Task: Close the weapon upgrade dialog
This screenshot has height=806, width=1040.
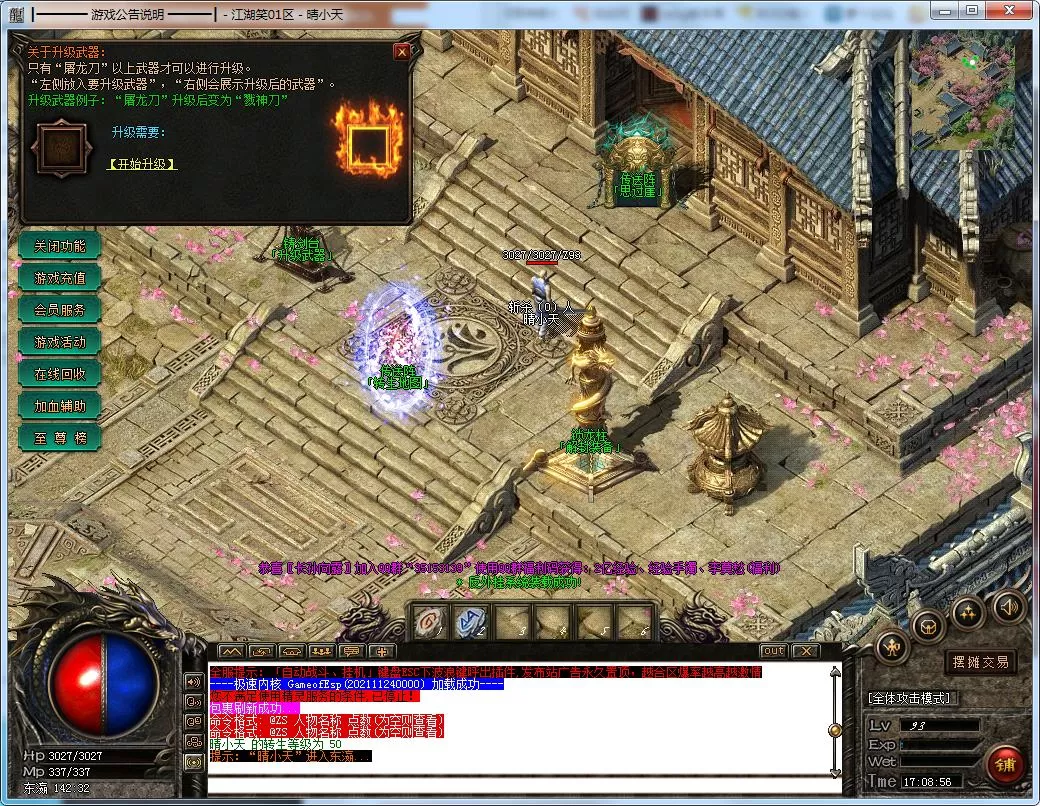Action: [x=402, y=52]
